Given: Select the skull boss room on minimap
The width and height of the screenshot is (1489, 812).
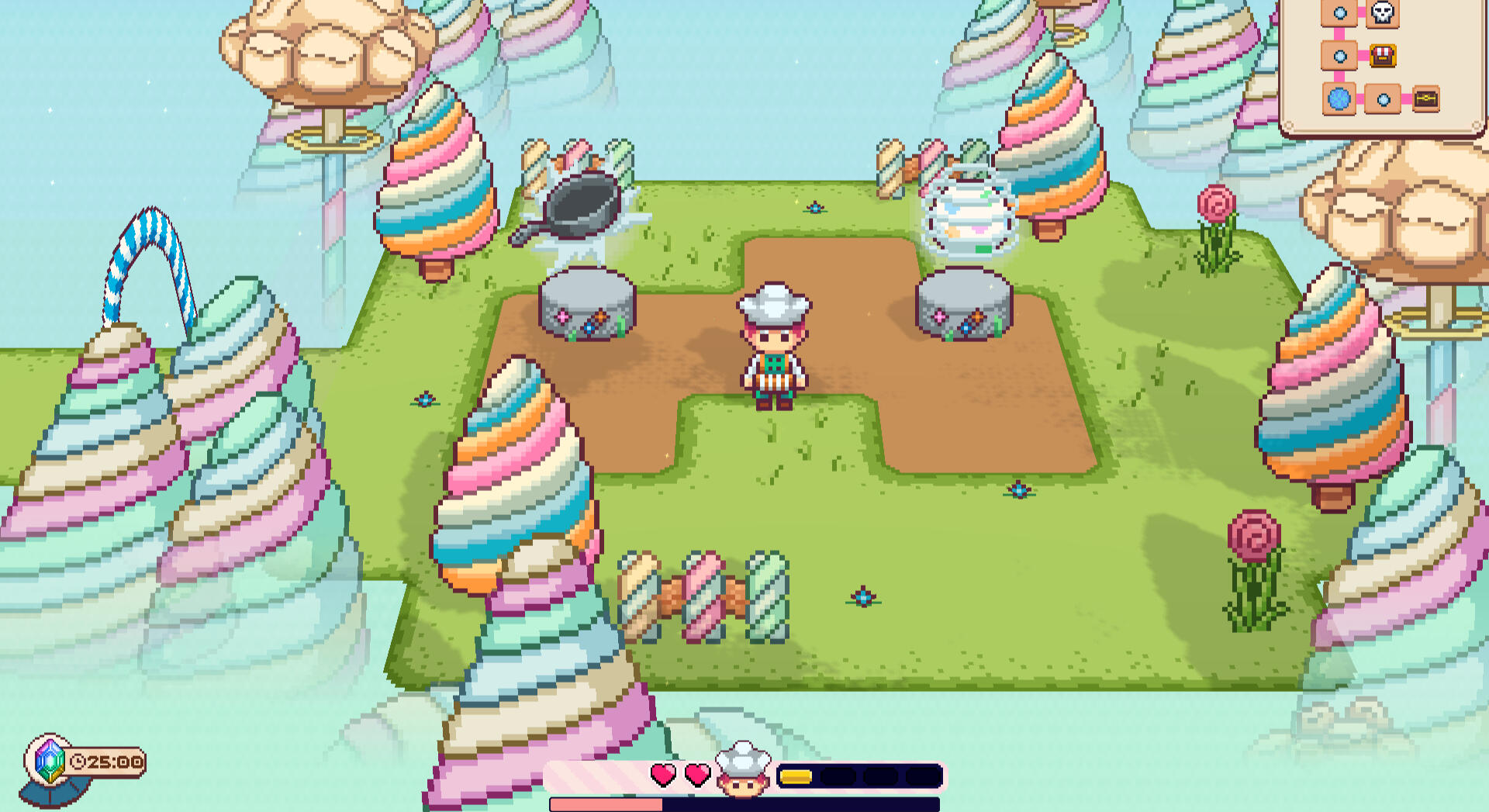Looking at the screenshot, I should 1383,12.
